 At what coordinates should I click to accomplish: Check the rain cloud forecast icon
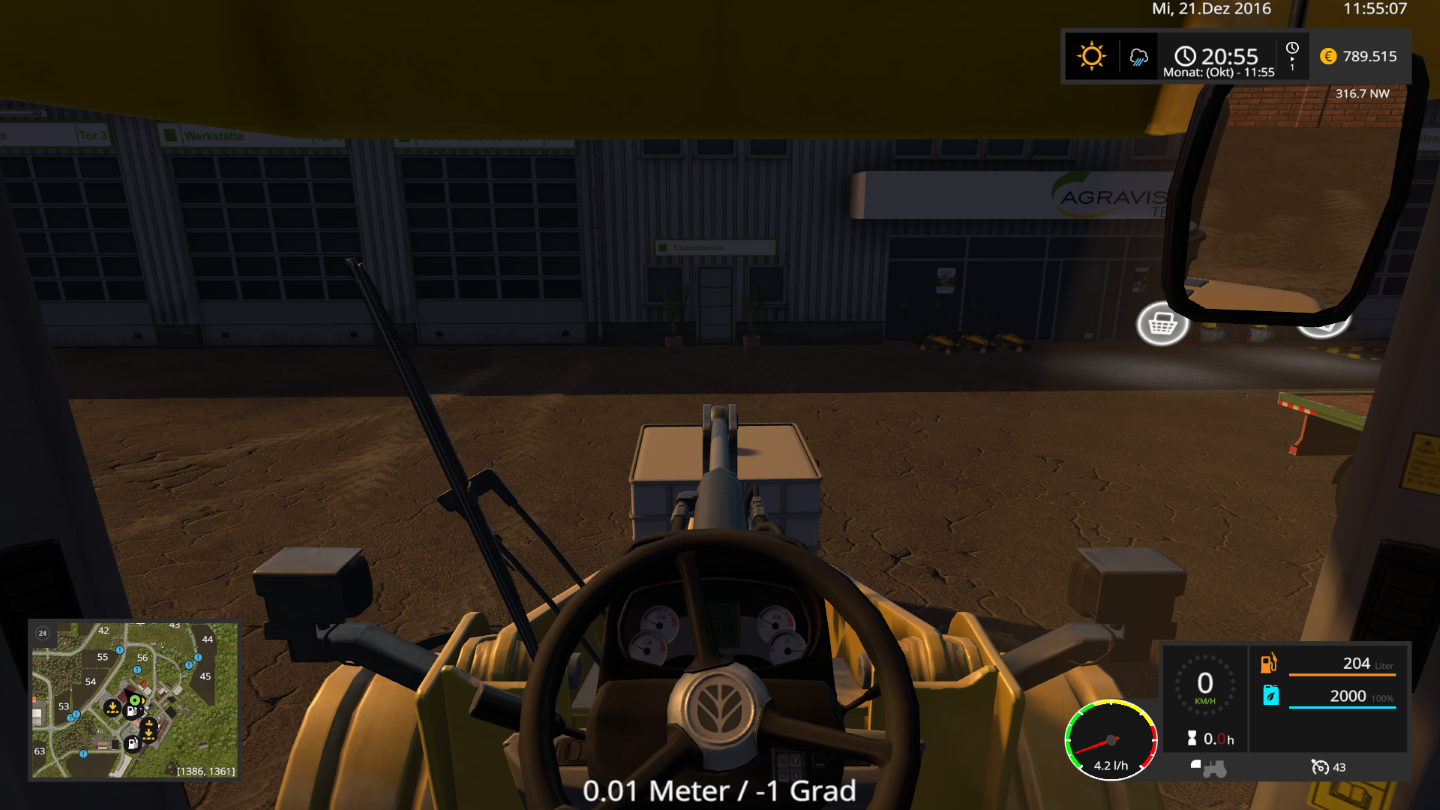pos(1139,57)
